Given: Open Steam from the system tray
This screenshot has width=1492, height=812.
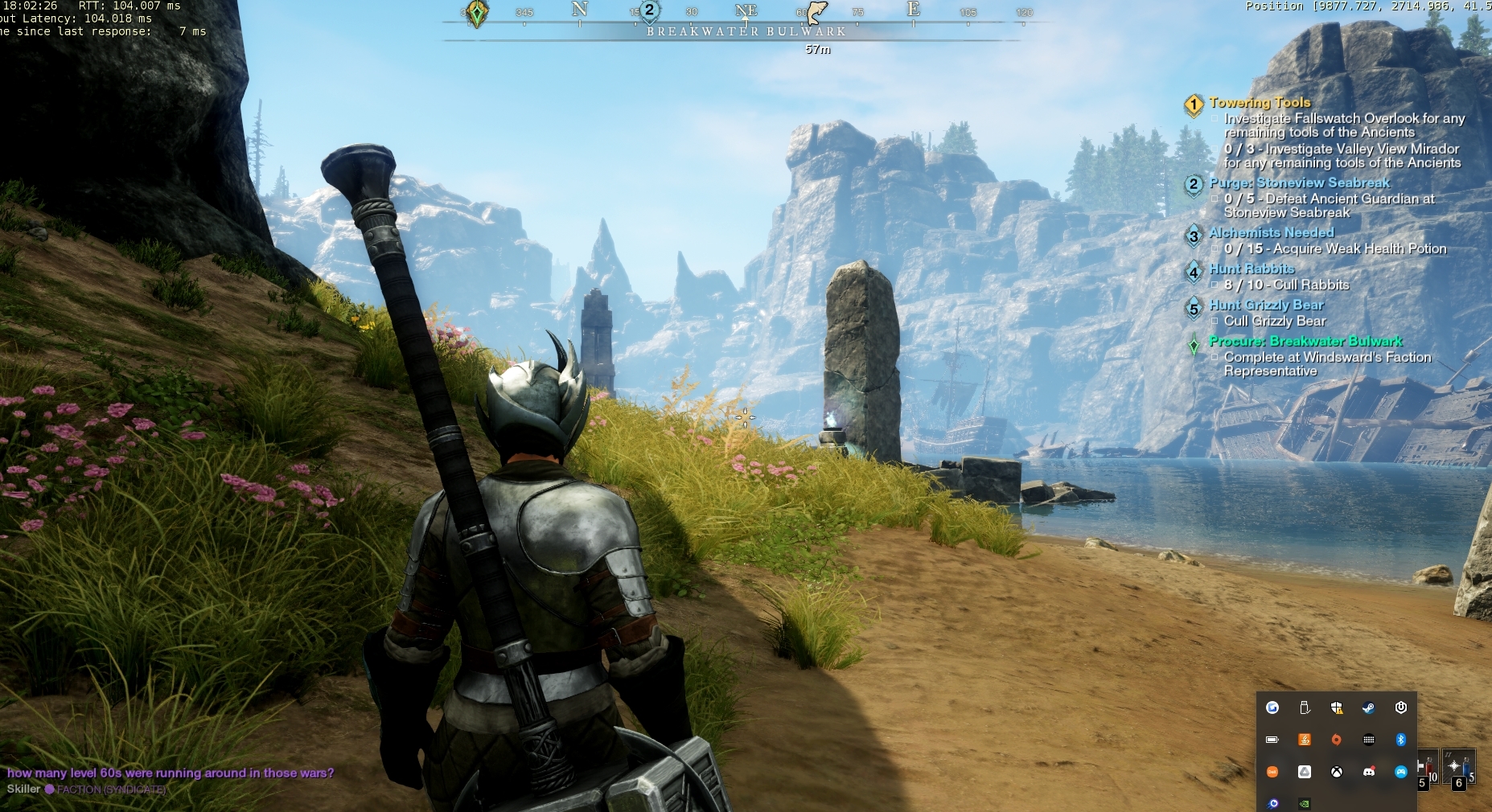Looking at the screenshot, I should [x=1368, y=707].
